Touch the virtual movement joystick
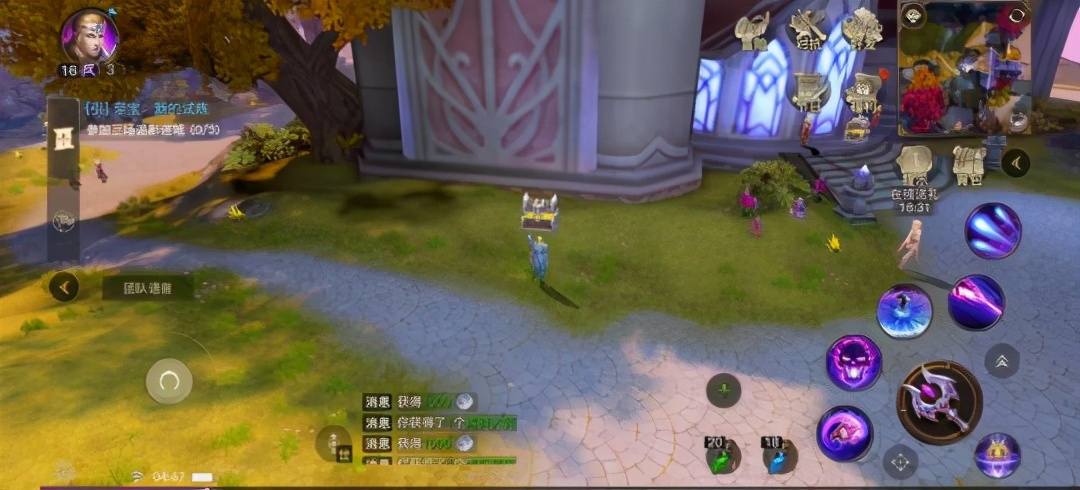 169,380
